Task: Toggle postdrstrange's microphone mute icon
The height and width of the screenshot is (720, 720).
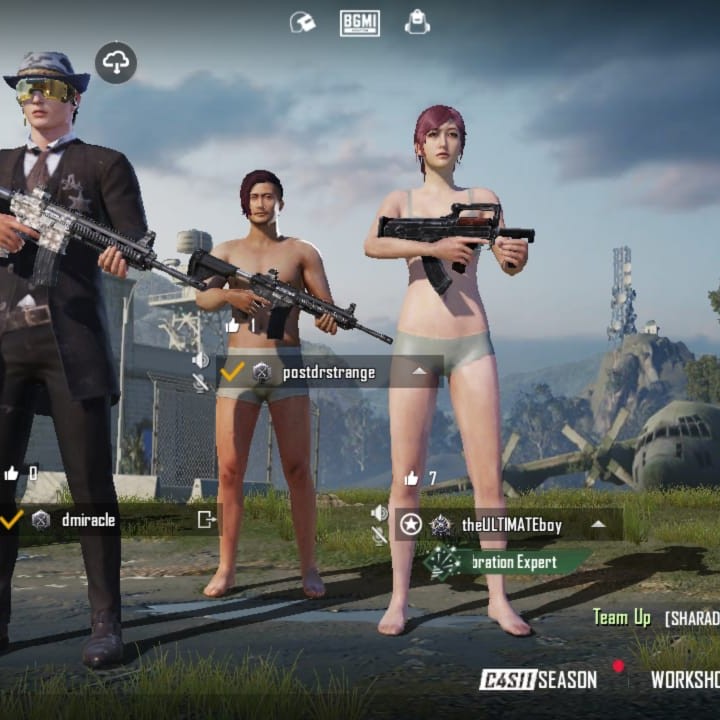Action: (x=200, y=382)
